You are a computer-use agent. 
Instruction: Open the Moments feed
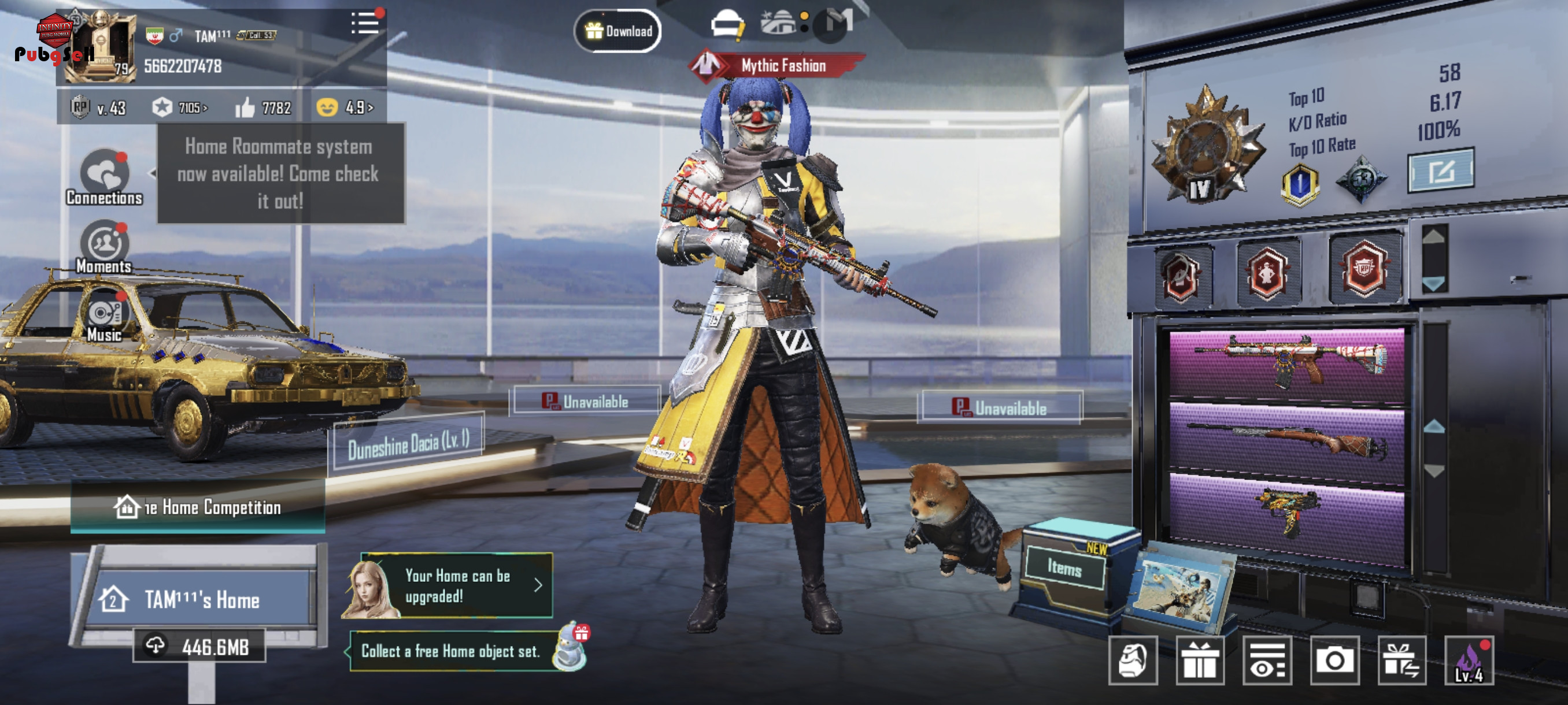pos(105,247)
